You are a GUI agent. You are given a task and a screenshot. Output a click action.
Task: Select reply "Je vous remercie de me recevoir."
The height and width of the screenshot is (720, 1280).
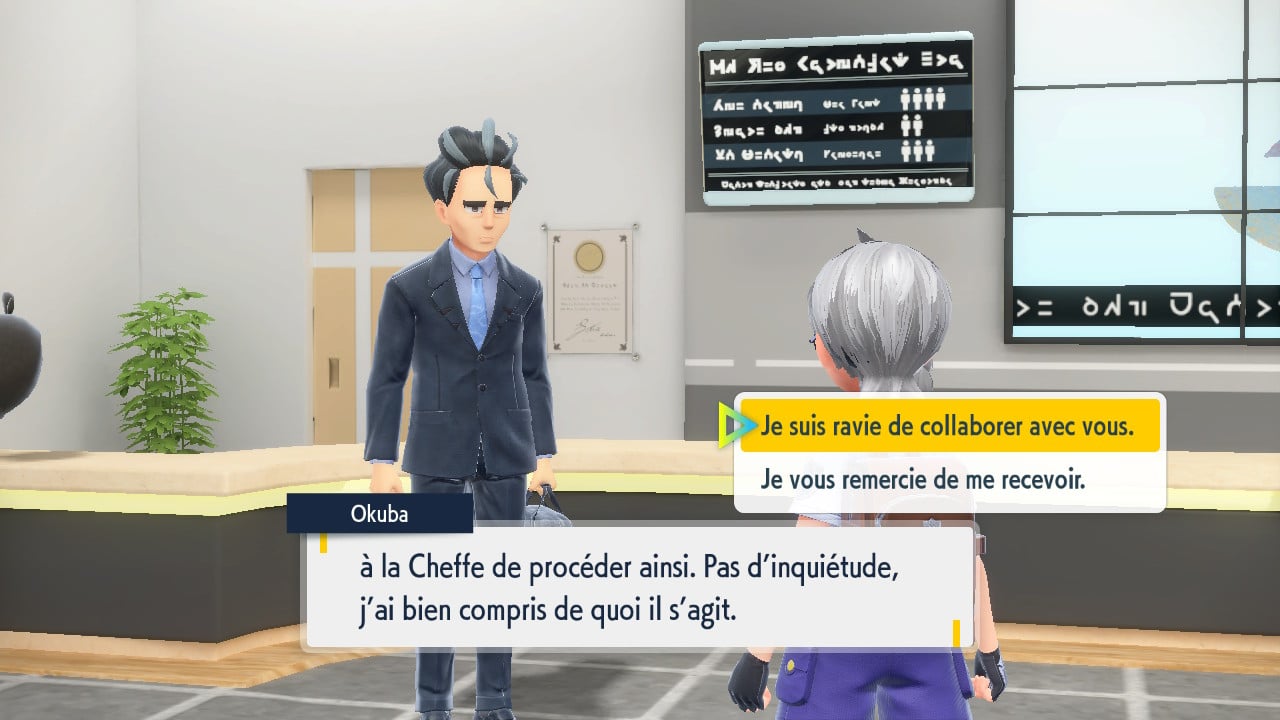[922, 479]
